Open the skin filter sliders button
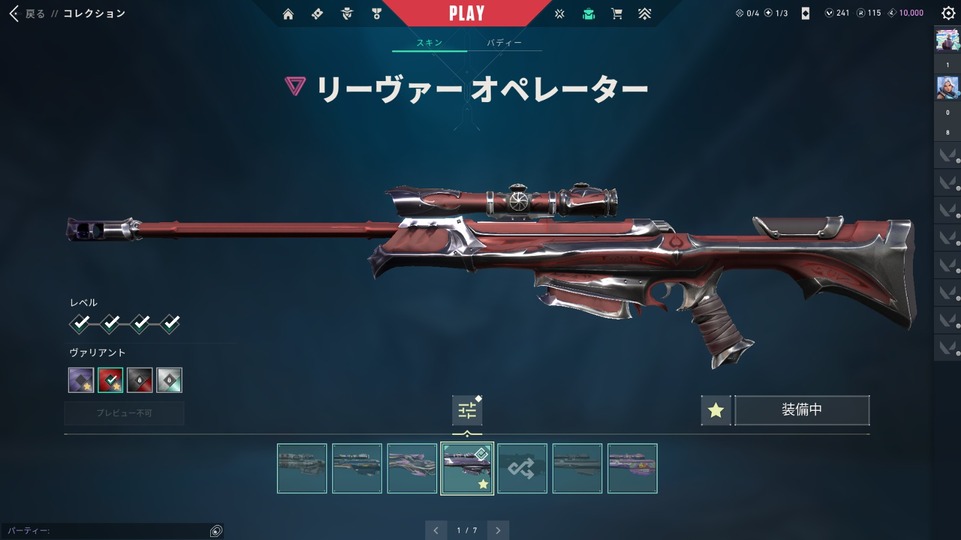Screen dimensions: 961x540 pos(467,410)
